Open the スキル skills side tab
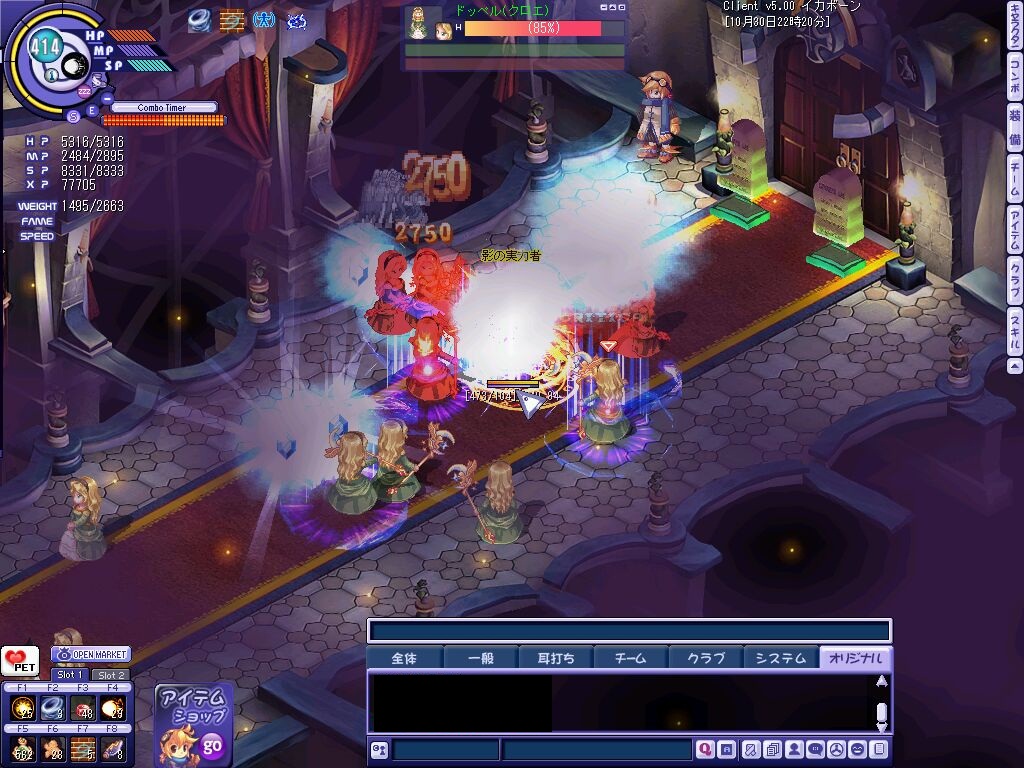Viewport: 1024px width, 768px height. (x=1015, y=325)
